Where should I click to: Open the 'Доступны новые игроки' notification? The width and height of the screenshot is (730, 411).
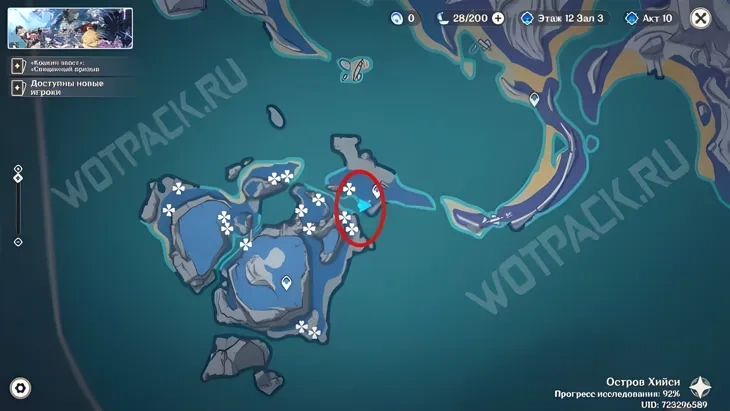60,87
